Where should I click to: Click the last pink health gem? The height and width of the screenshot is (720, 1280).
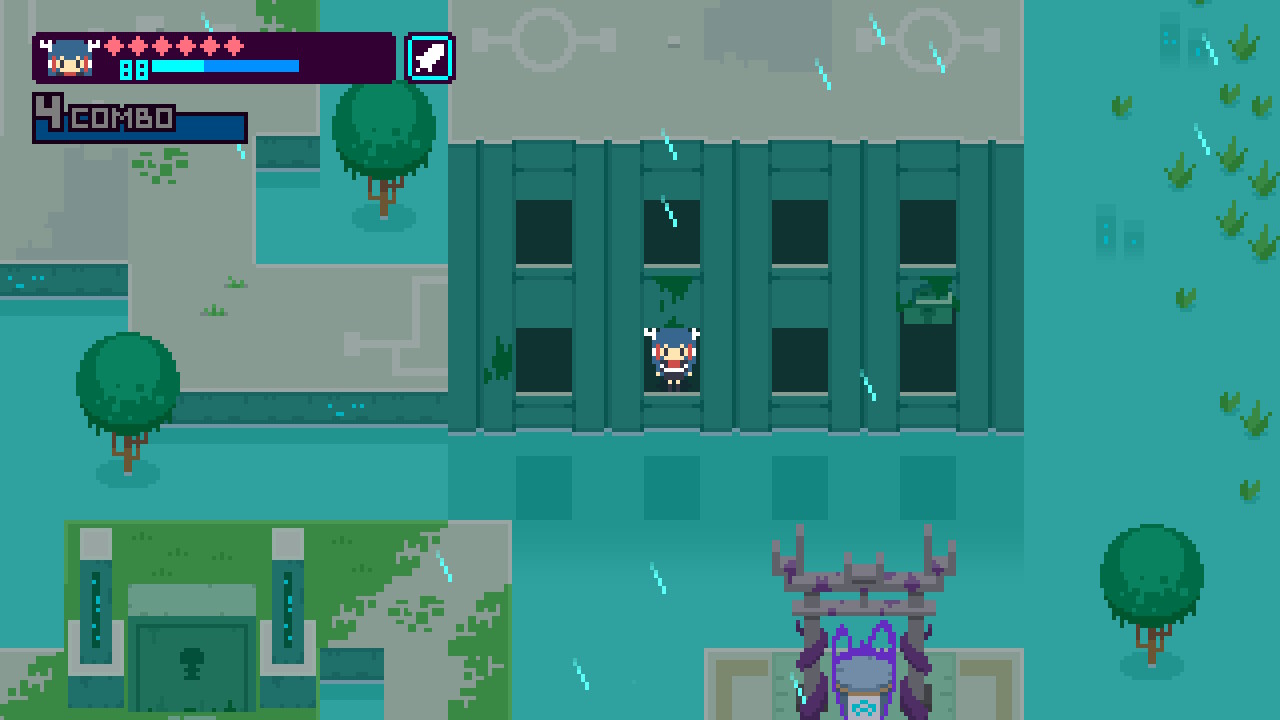232,46
